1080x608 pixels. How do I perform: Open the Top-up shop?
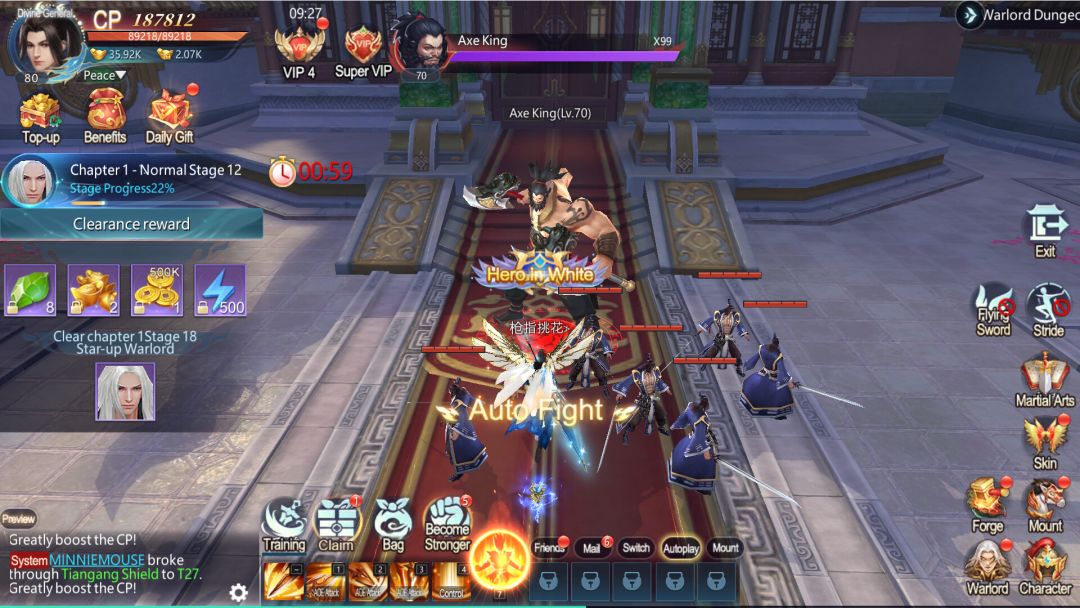(x=40, y=115)
